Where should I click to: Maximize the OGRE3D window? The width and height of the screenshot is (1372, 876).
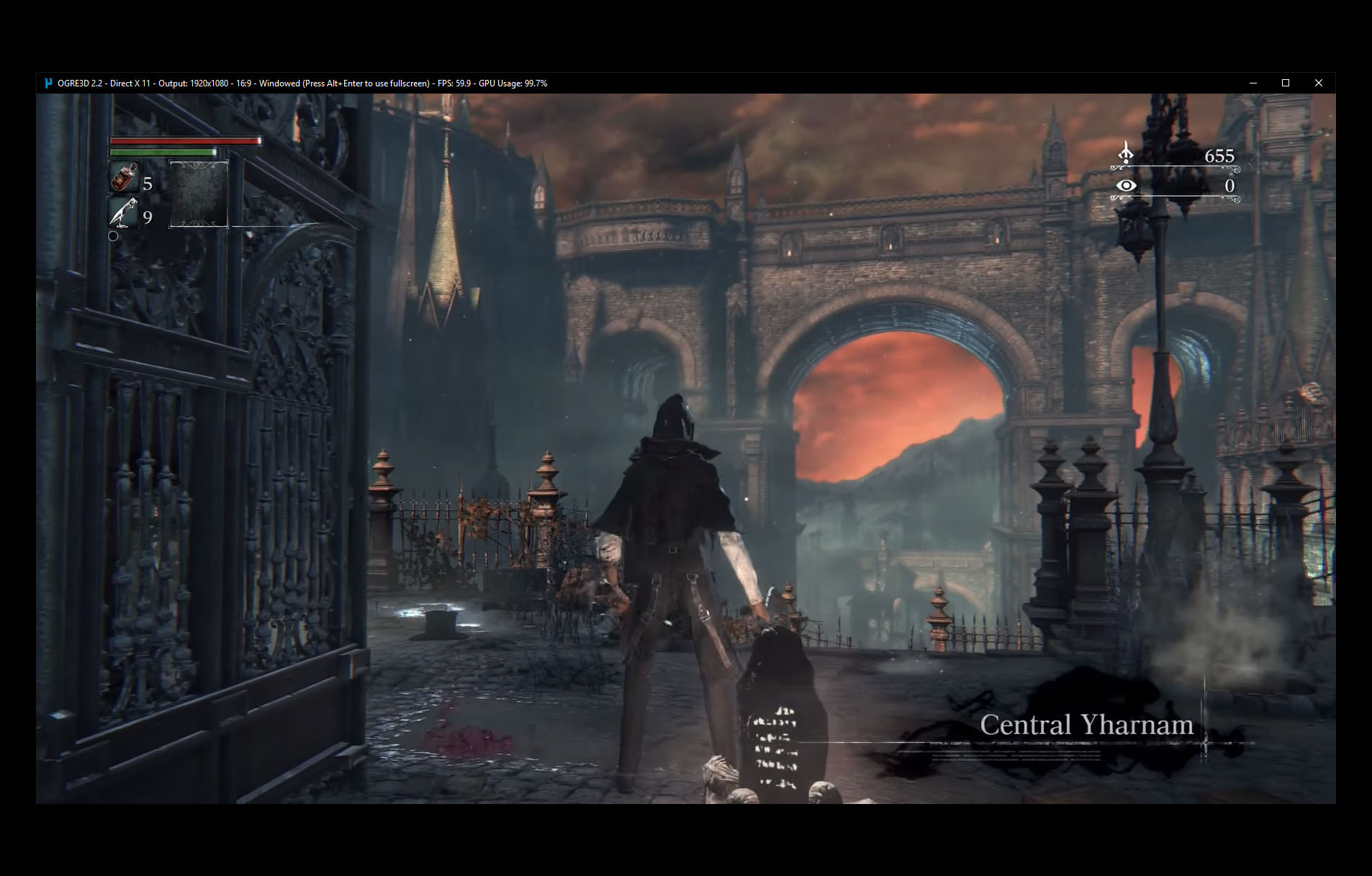point(1286,83)
